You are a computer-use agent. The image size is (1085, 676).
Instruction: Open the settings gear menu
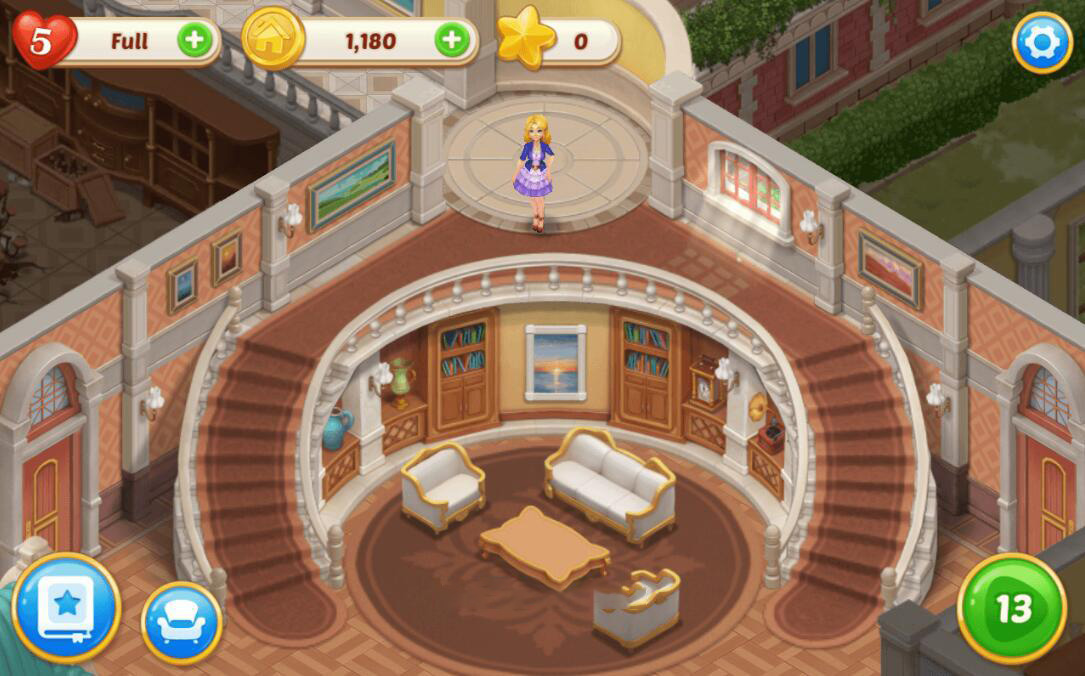pyautogui.click(x=1042, y=42)
